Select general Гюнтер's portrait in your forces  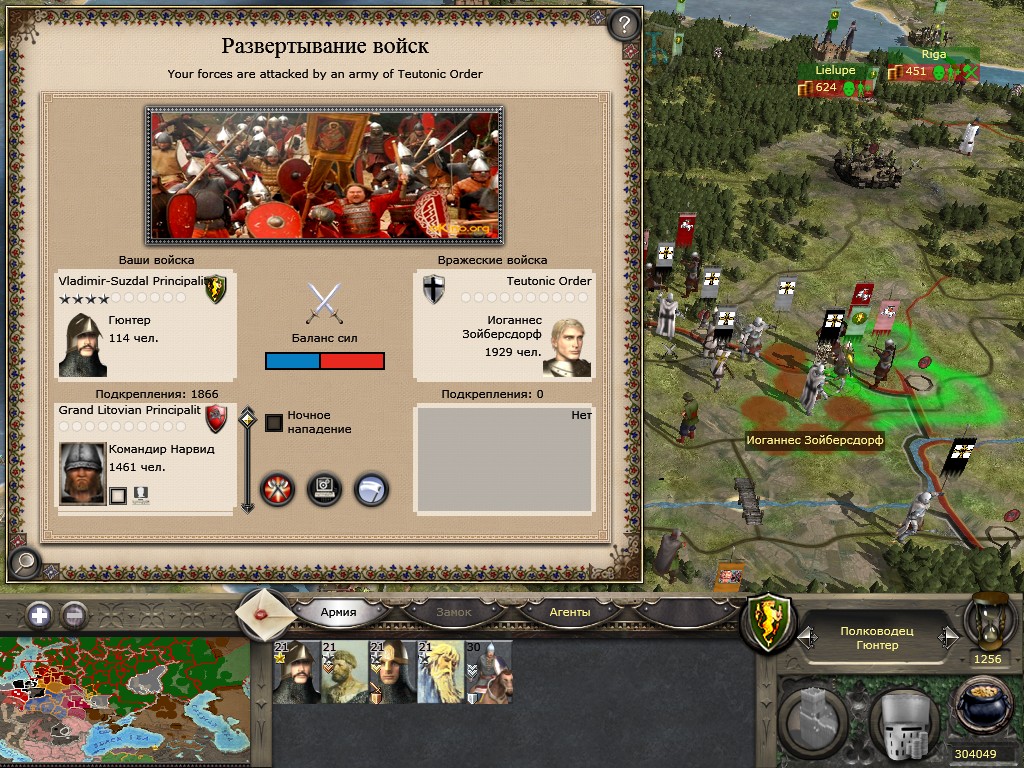click(82, 345)
